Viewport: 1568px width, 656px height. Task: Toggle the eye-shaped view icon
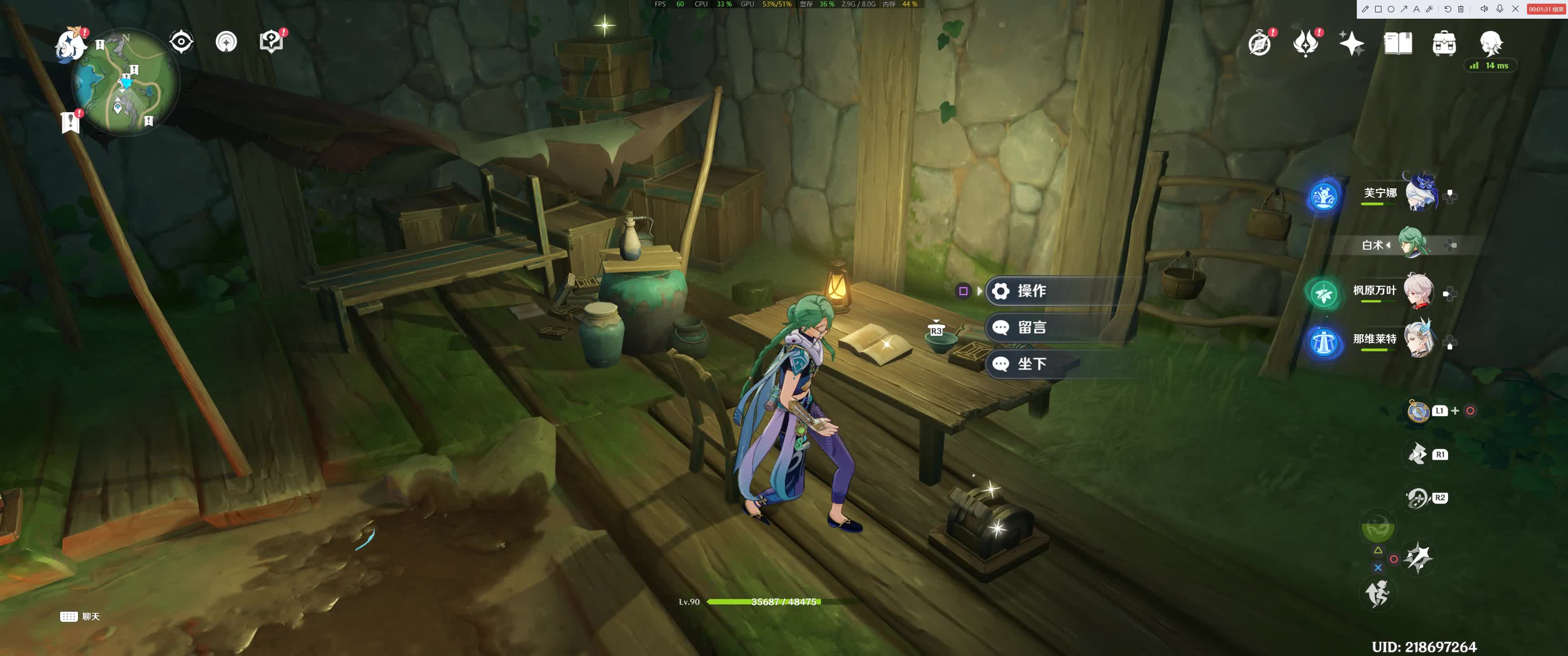pos(182,42)
